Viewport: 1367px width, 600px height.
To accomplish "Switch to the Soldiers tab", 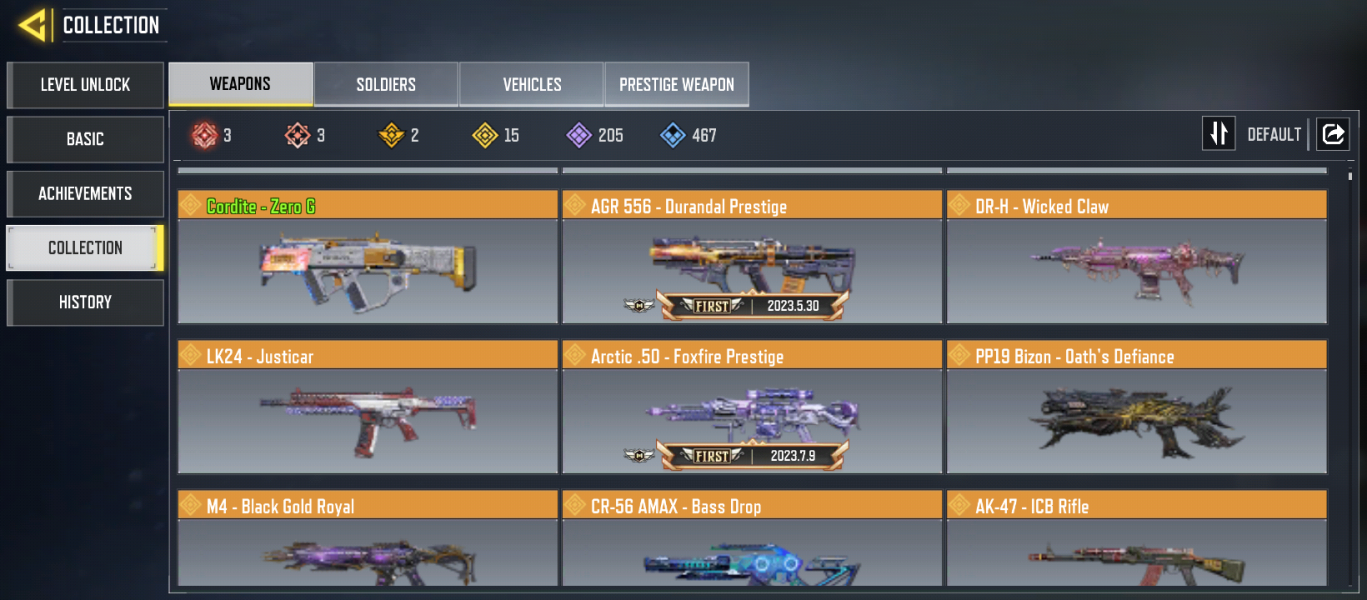I will [386, 84].
